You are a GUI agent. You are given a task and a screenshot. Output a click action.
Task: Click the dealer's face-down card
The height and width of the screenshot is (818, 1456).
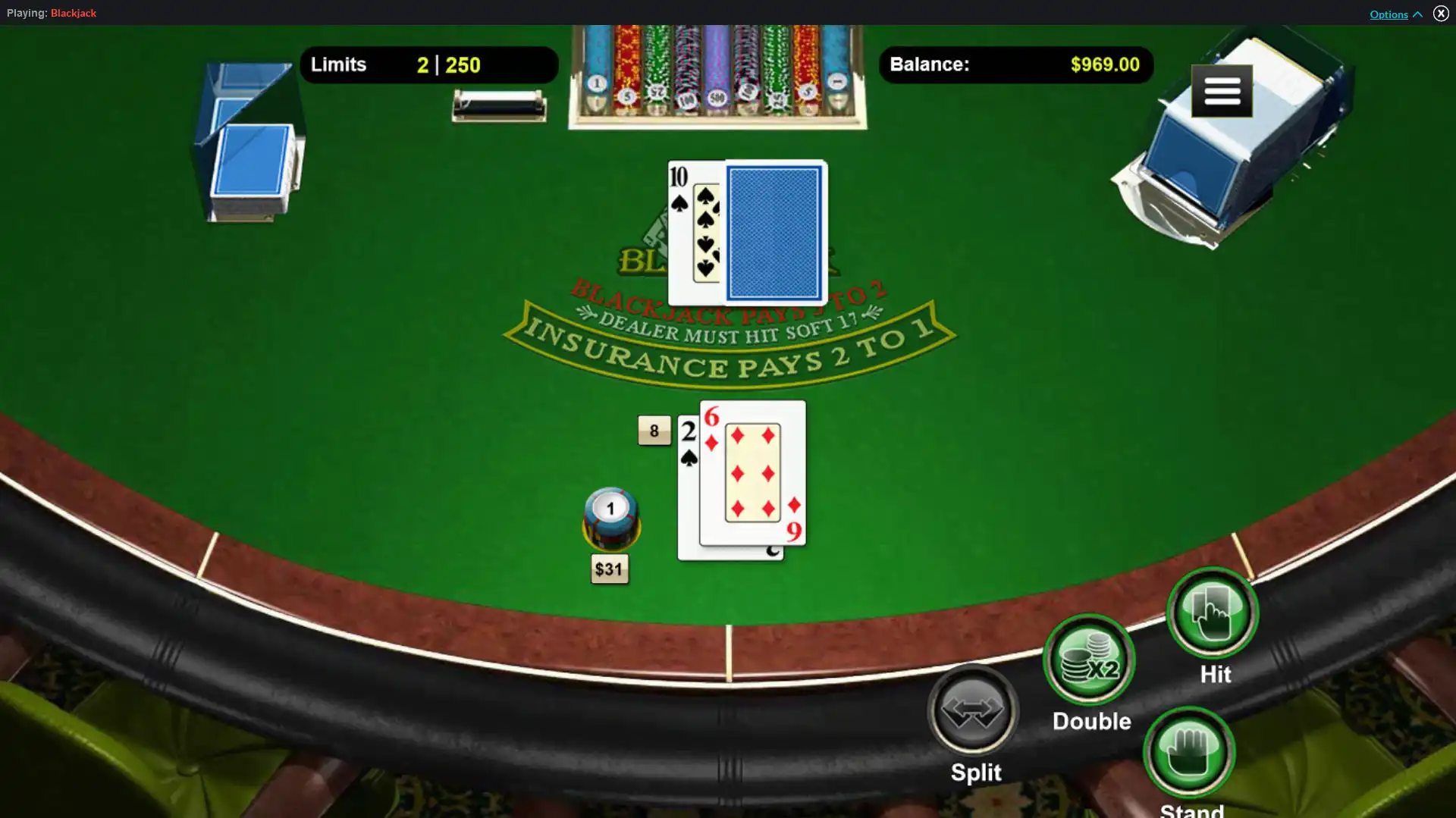click(773, 231)
